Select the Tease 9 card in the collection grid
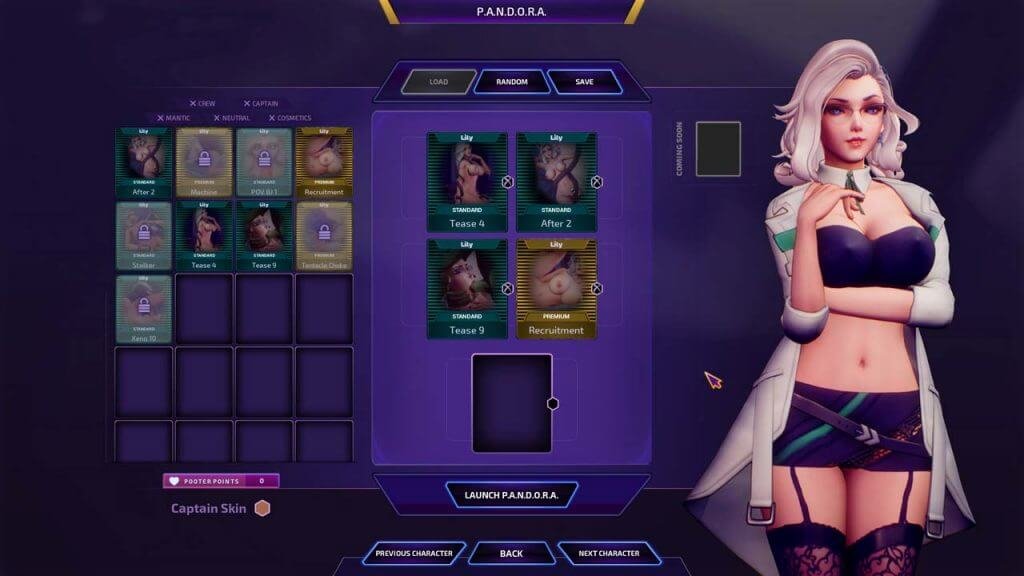 pyautogui.click(x=264, y=236)
